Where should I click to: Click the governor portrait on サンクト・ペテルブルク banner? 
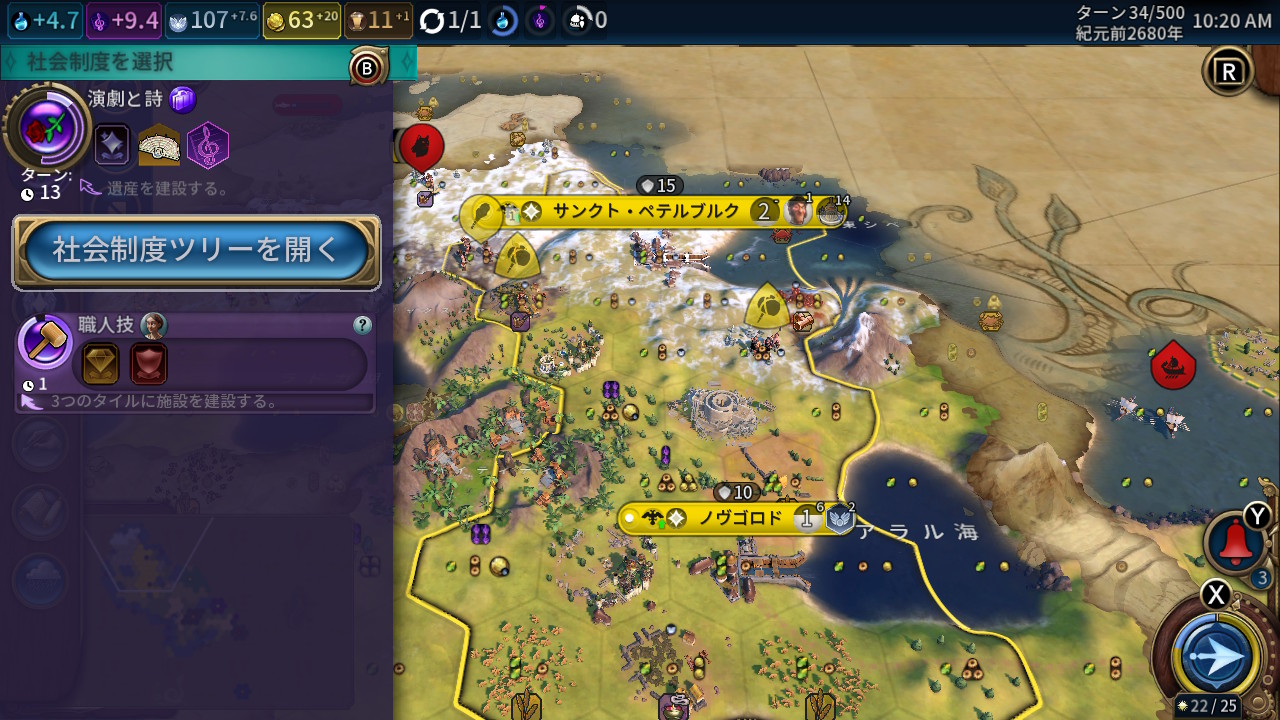(798, 211)
